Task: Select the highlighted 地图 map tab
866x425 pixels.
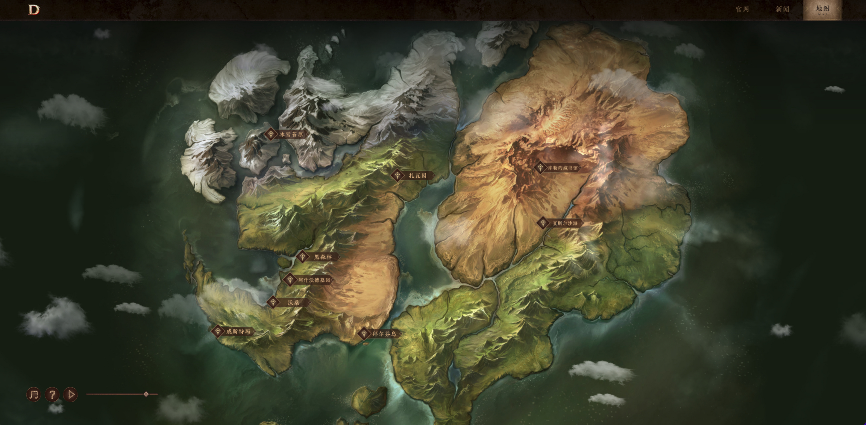Action: click(822, 9)
